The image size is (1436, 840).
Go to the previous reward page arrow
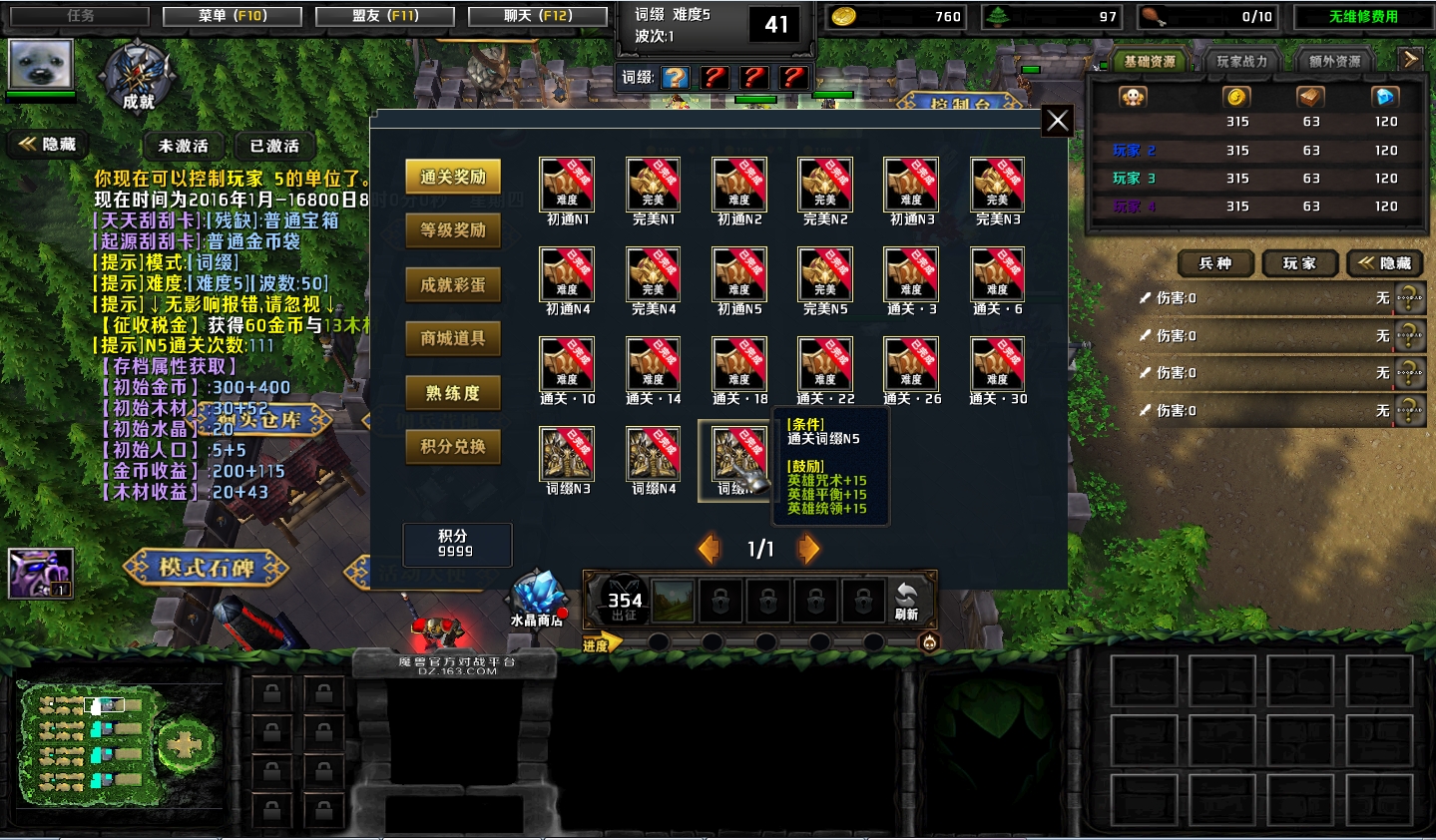[x=710, y=548]
